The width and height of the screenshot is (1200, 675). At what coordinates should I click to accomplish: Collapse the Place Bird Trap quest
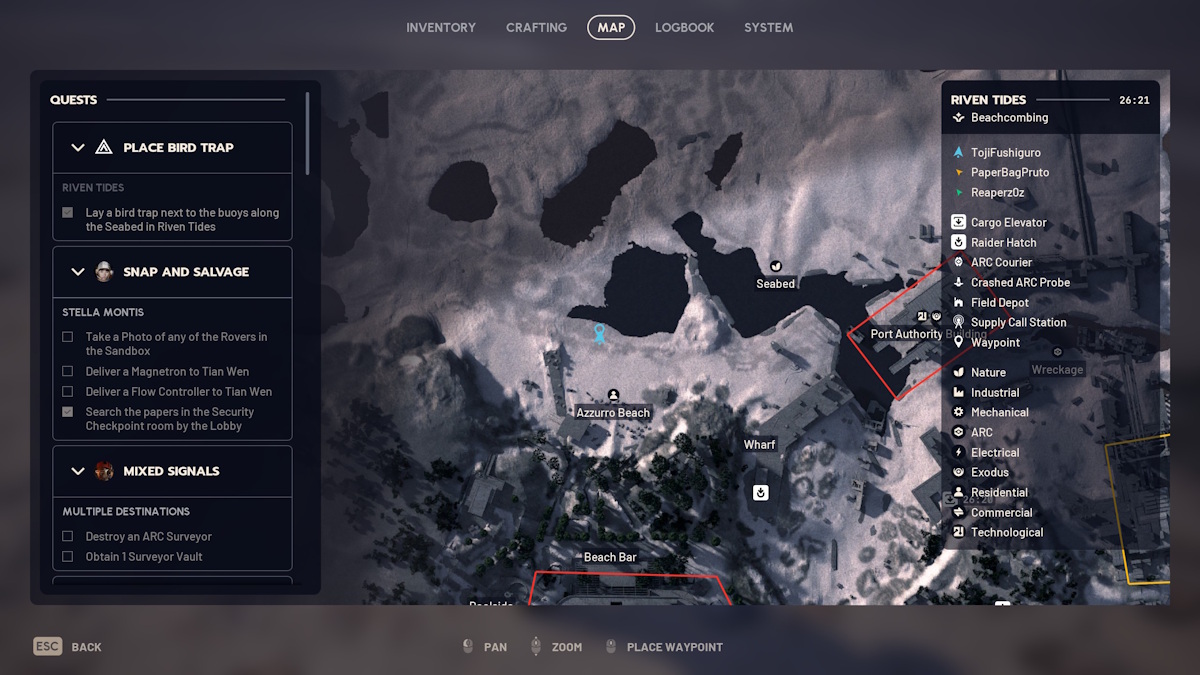78,148
